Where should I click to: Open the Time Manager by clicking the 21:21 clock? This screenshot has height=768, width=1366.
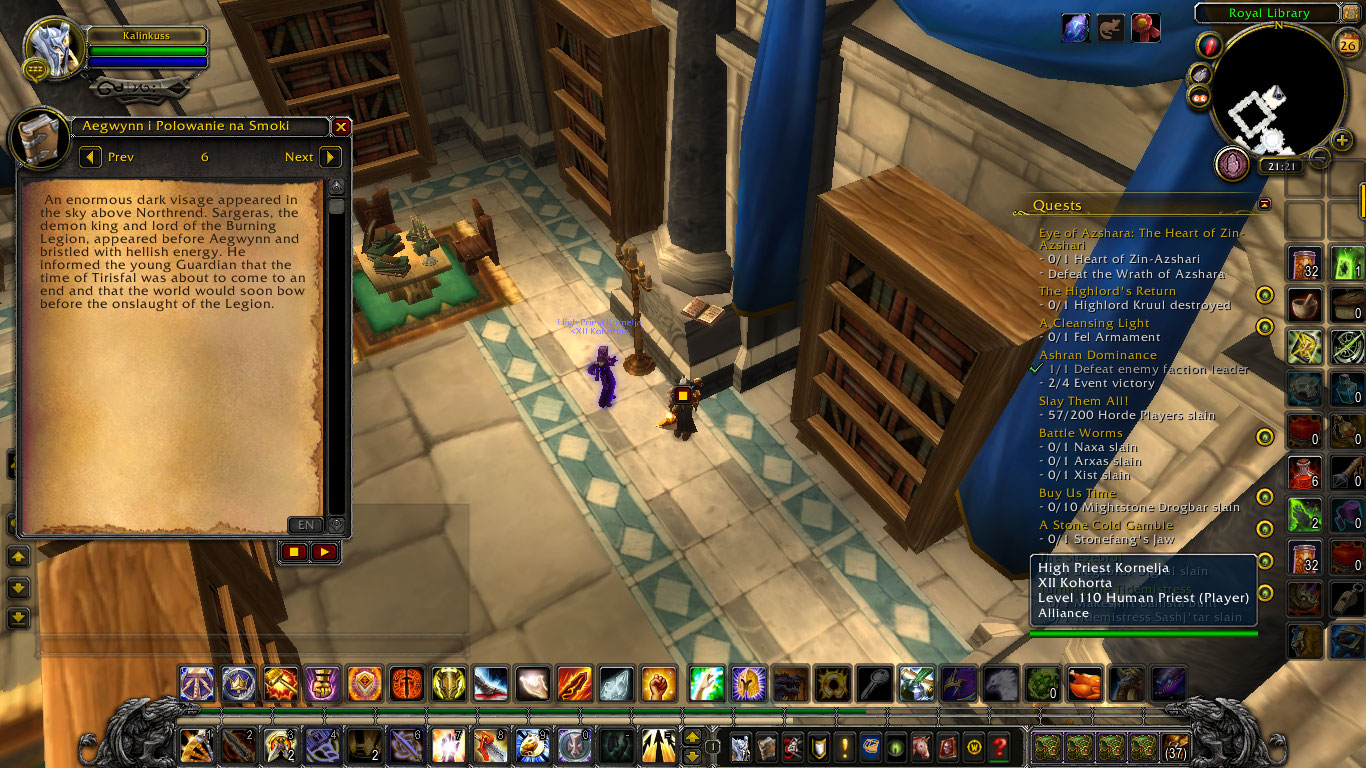click(1282, 166)
